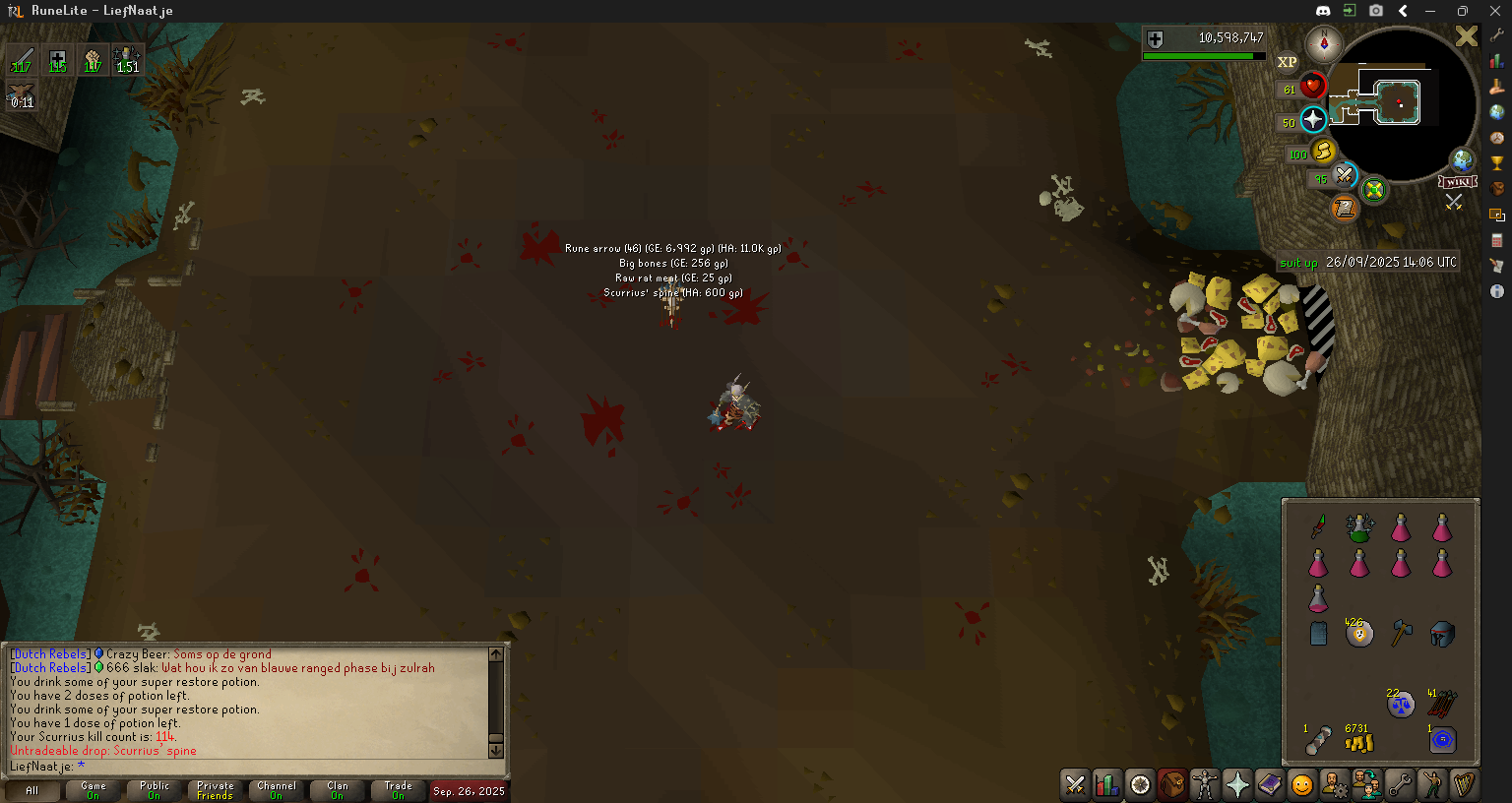
Task: Click the compass to face north
Action: point(1324,44)
